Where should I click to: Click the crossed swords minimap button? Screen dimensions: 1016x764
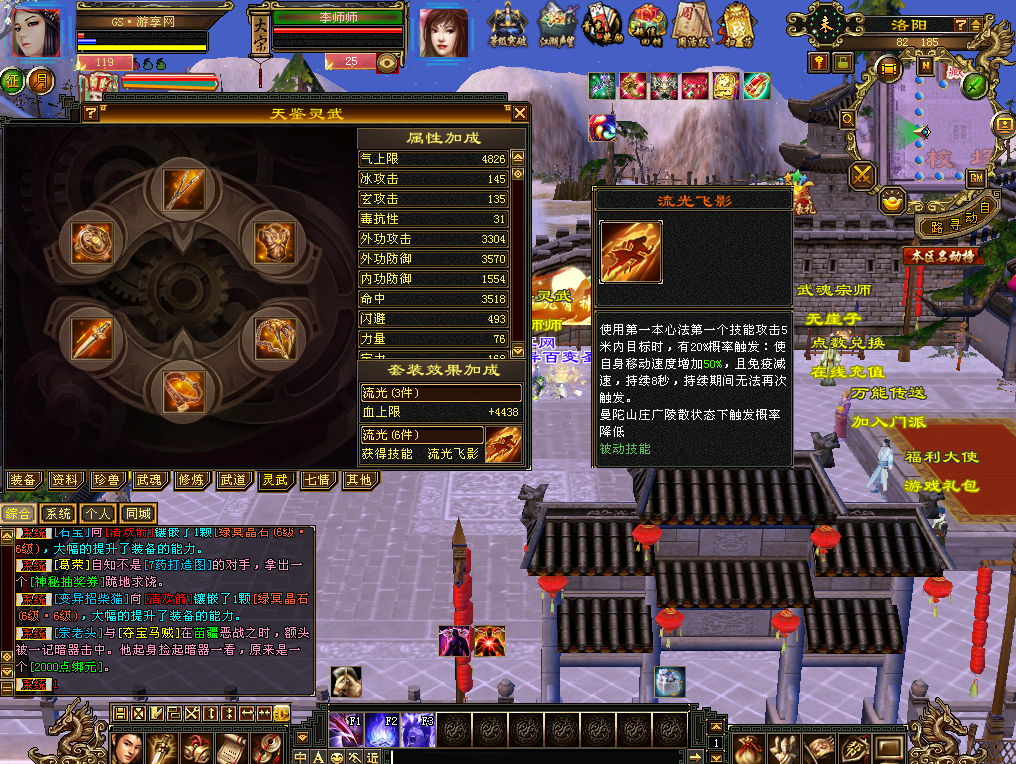coord(862,177)
